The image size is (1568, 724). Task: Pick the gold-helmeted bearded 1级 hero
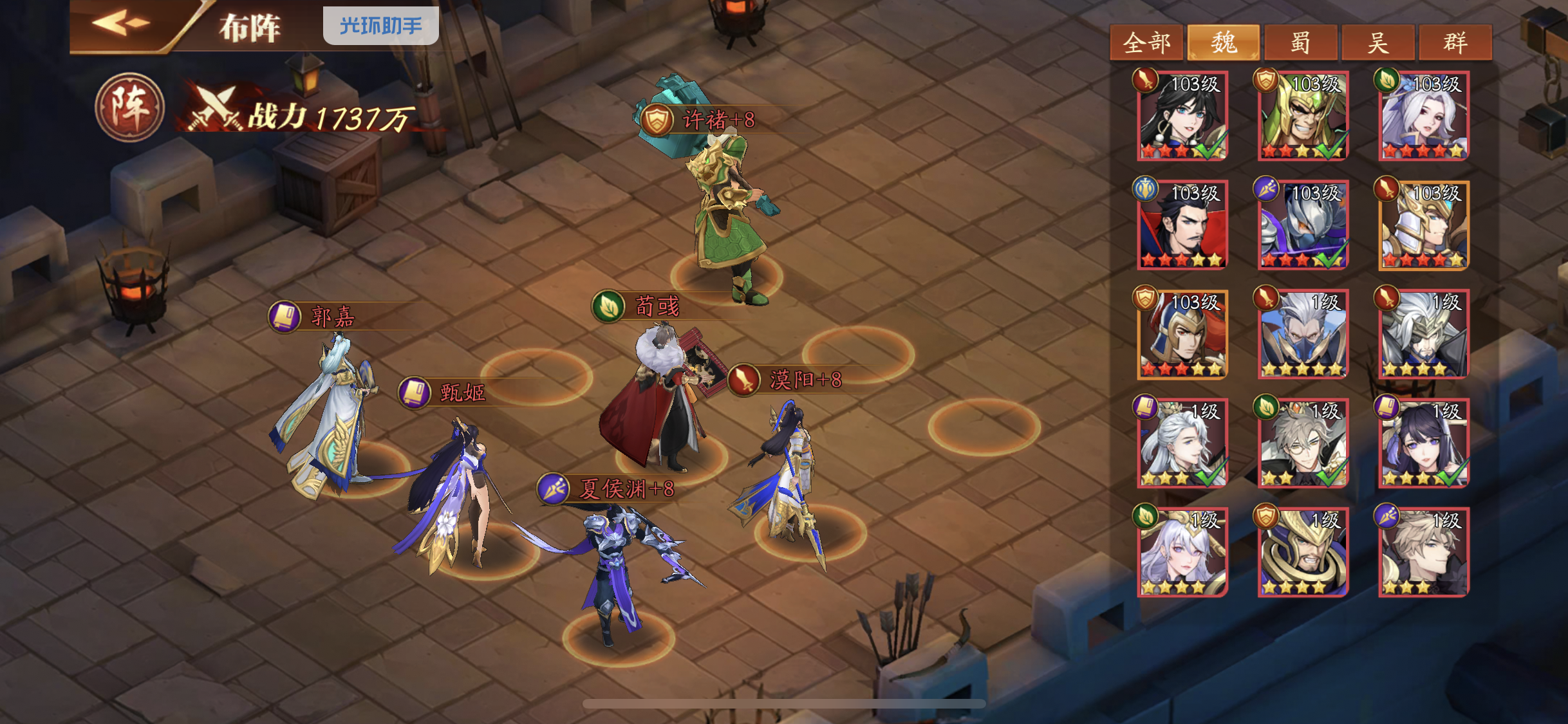1303,552
